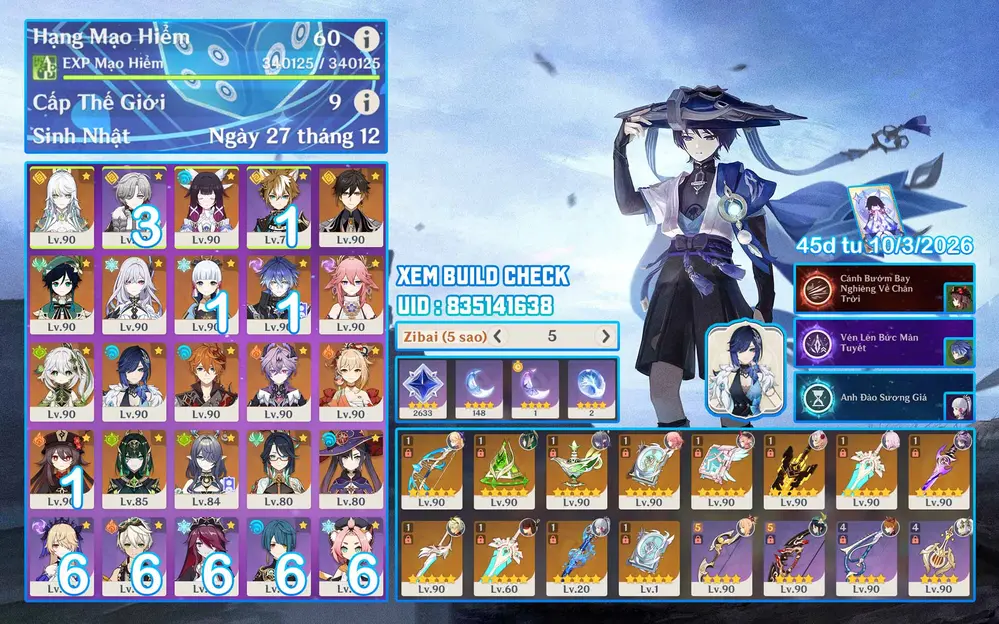The width and height of the screenshot is (999, 624).
Task: Open the World Level info icon
Action: 367,102
